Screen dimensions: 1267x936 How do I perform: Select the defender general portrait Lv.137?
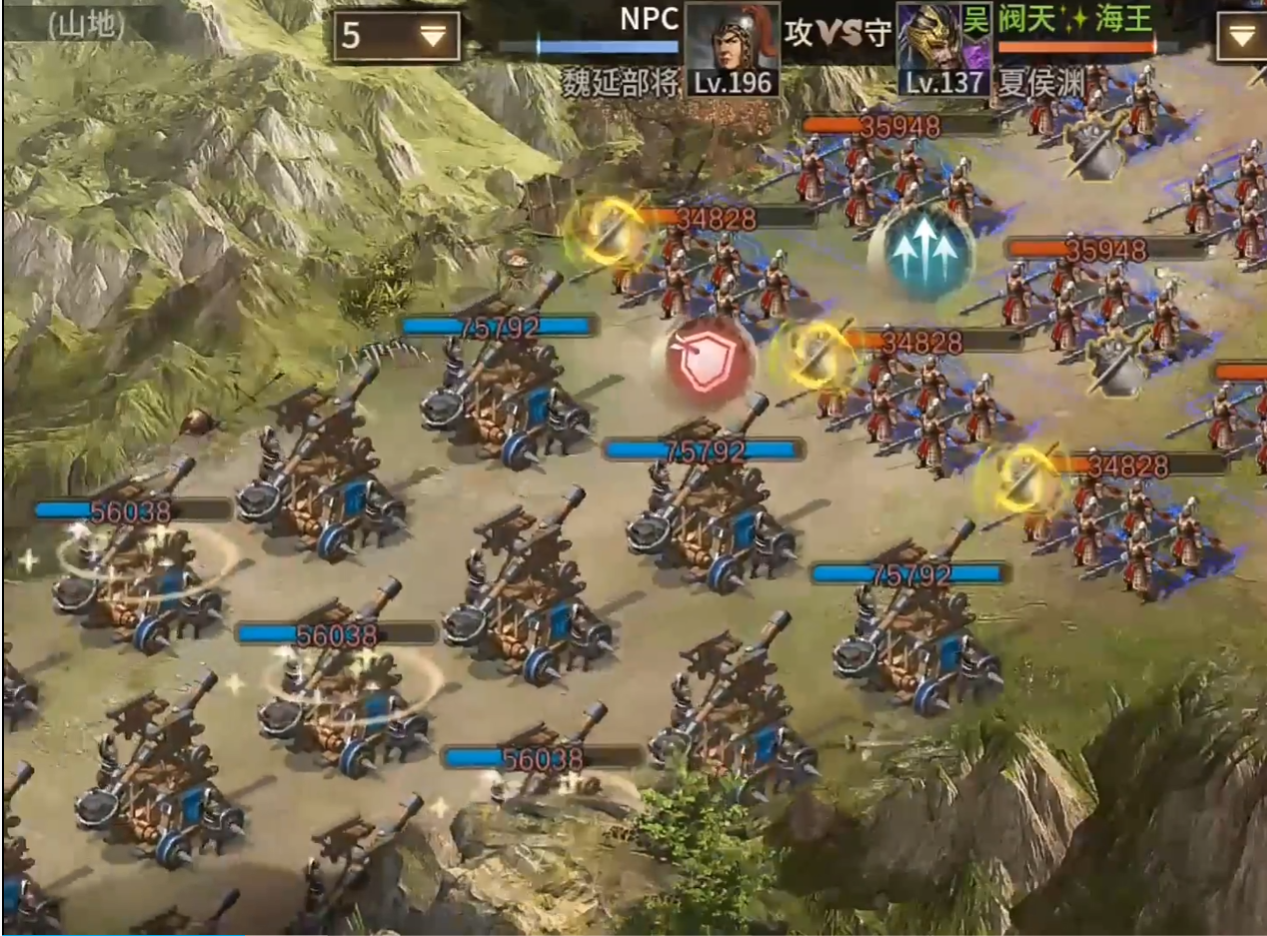pyautogui.click(x=943, y=48)
